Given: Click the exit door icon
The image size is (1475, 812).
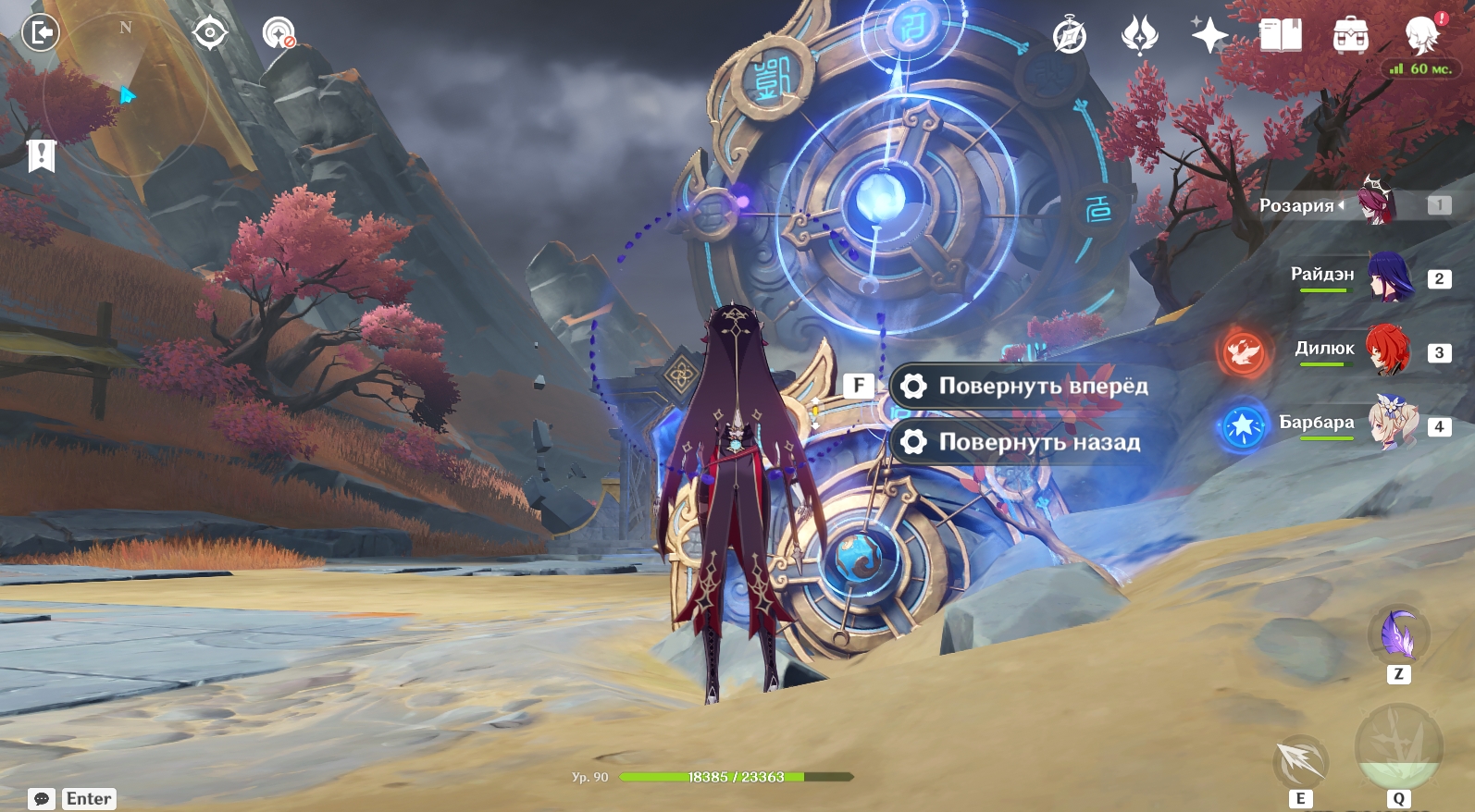Looking at the screenshot, I should (41, 34).
